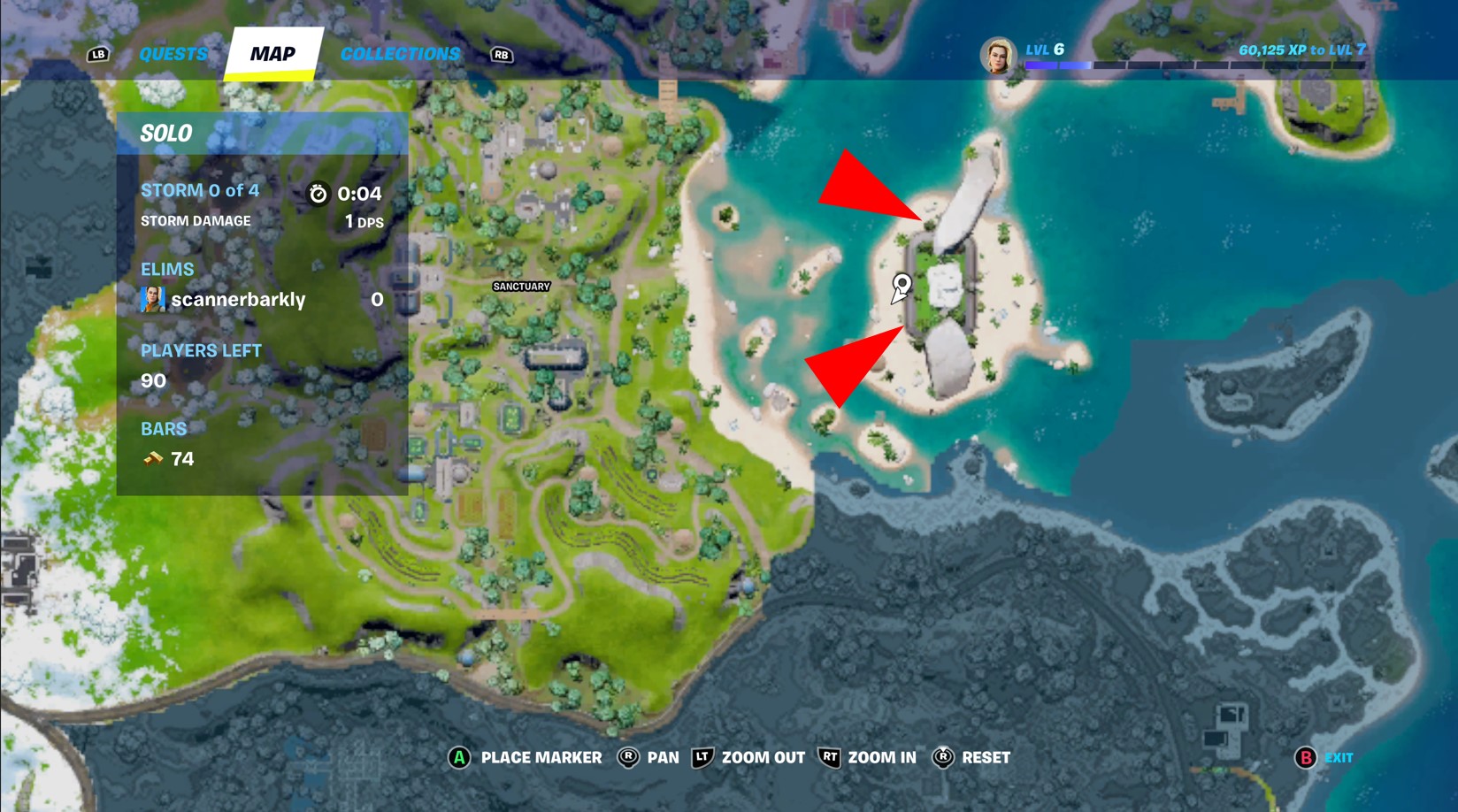Switch to the Collections tab
Image resolution: width=1458 pixels, height=812 pixels.
pyautogui.click(x=400, y=54)
